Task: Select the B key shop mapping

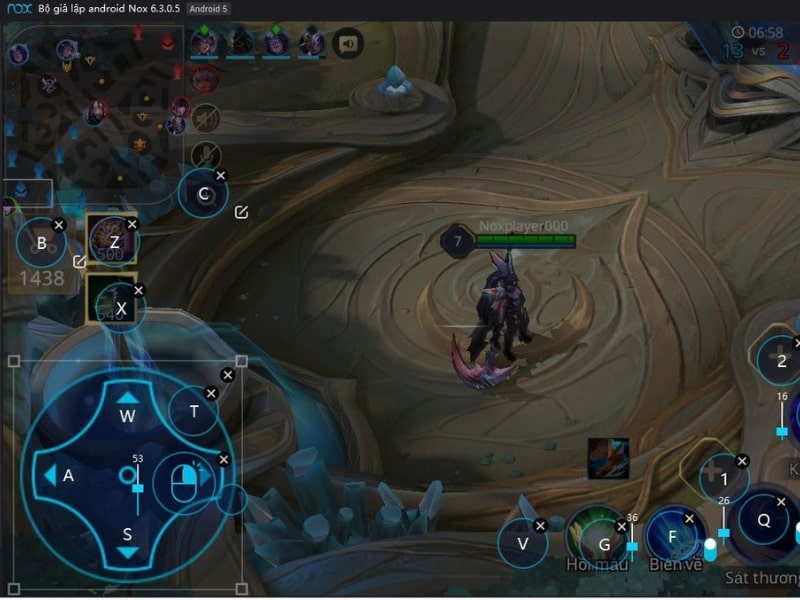Action: pos(41,242)
